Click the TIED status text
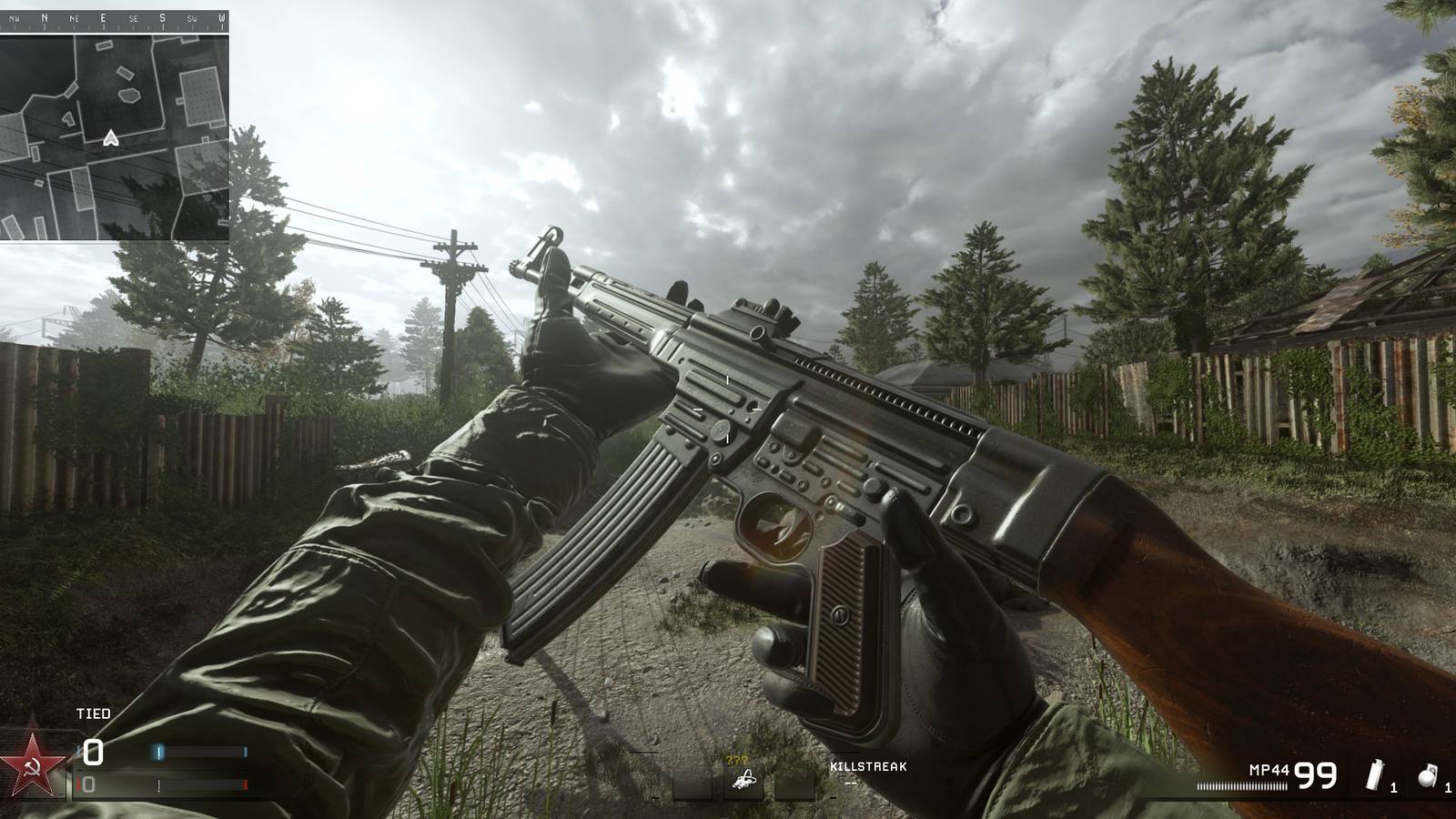The width and height of the screenshot is (1456, 819). point(91,713)
